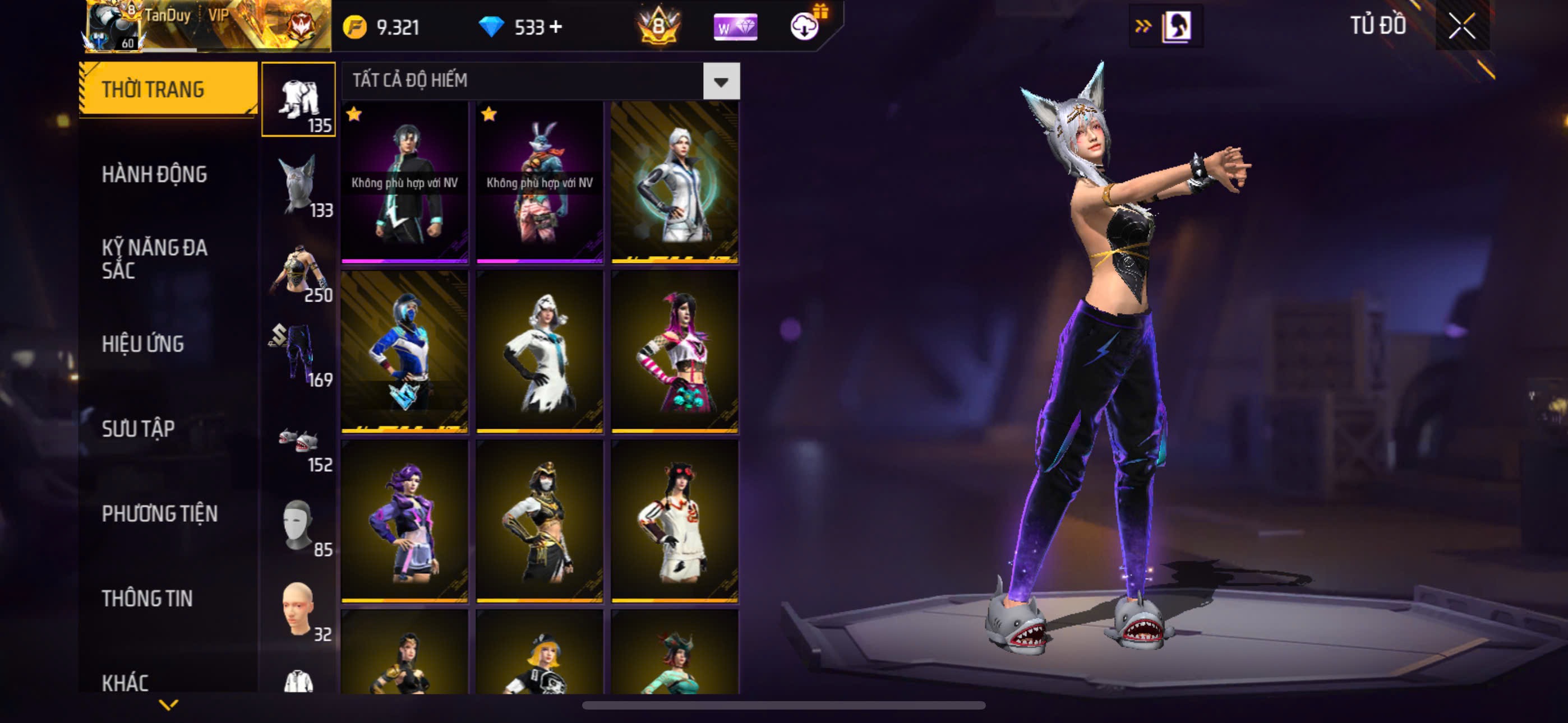Pick the tops category showing 250
This screenshot has width=1568, height=723.
(x=298, y=270)
